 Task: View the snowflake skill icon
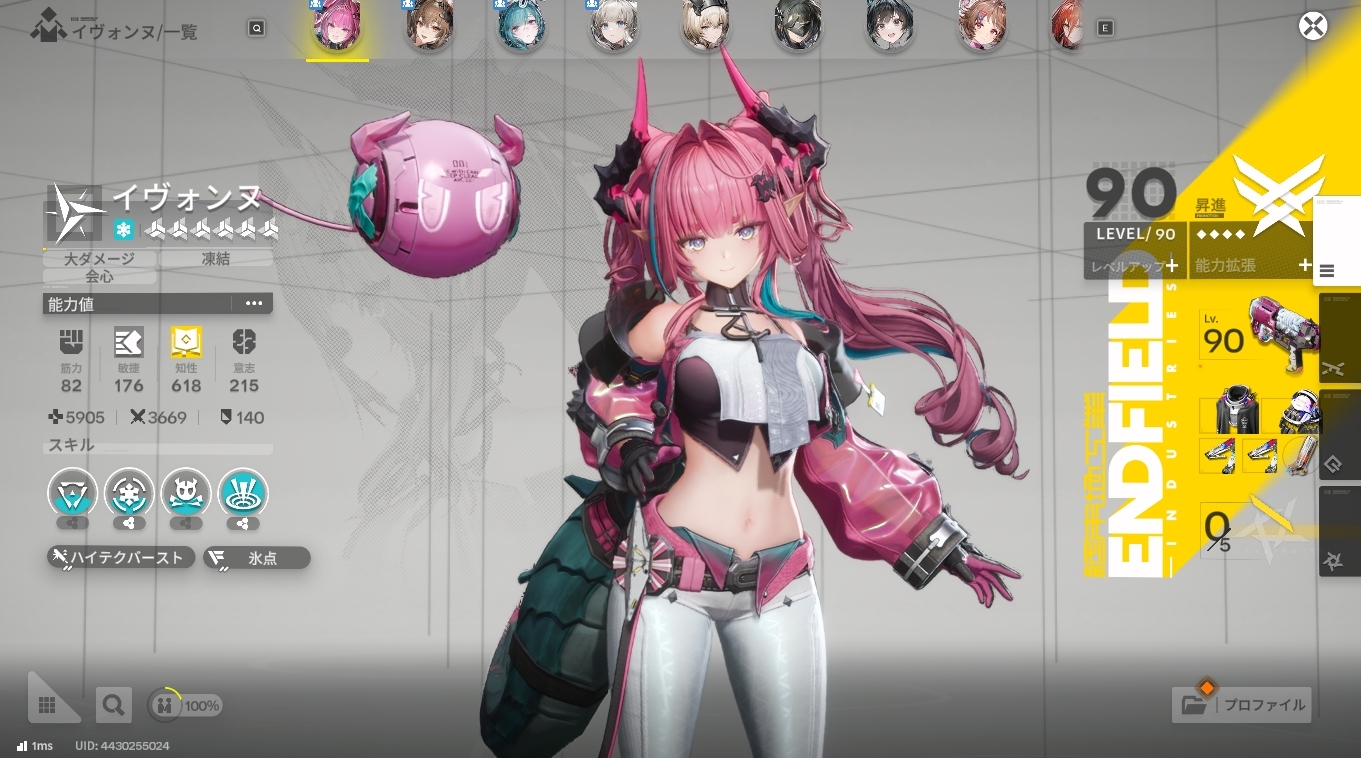pyautogui.click(x=129, y=494)
